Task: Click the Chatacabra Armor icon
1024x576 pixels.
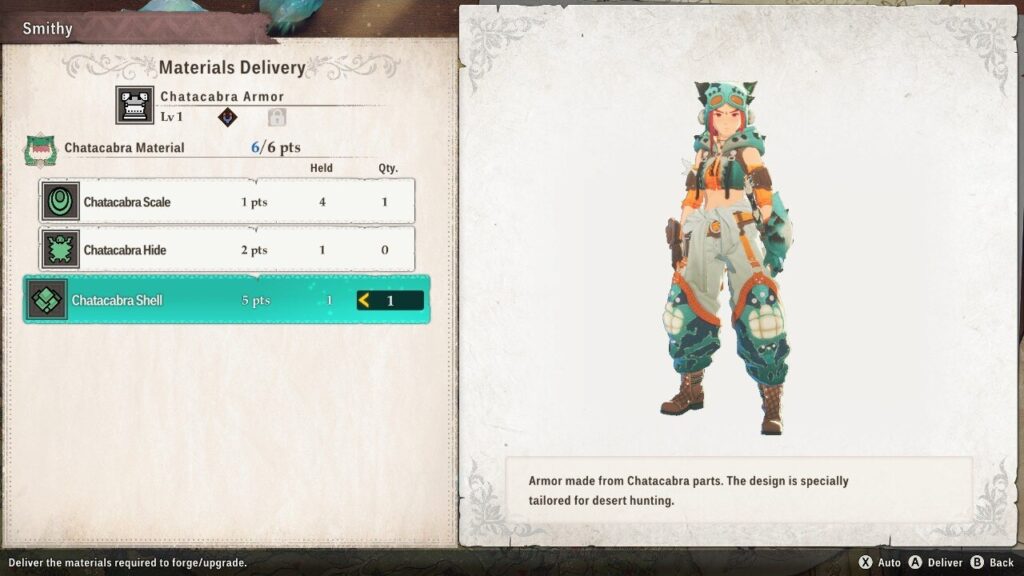Action: [135, 105]
